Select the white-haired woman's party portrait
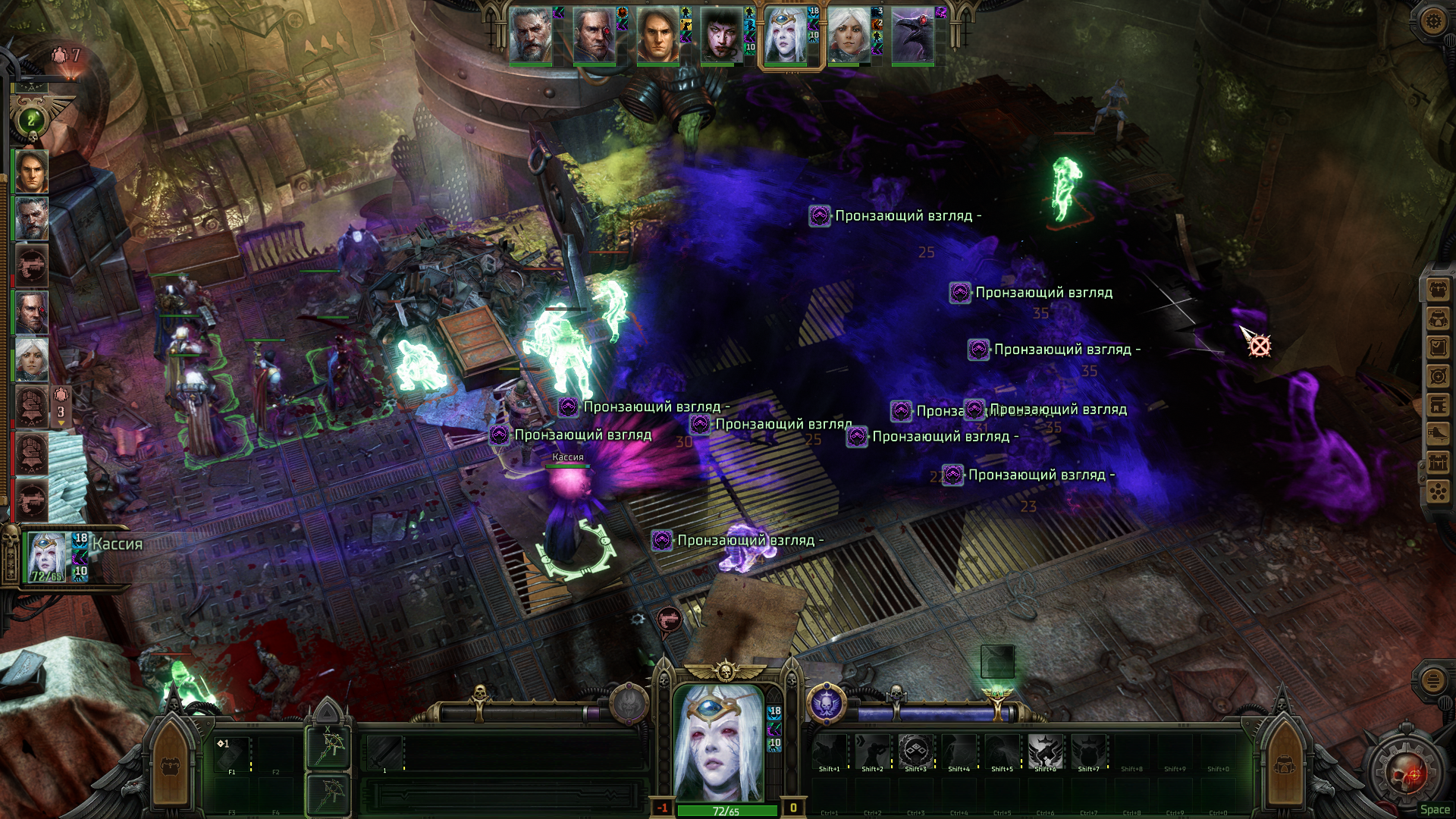Image resolution: width=1456 pixels, height=819 pixels. [x=32, y=359]
